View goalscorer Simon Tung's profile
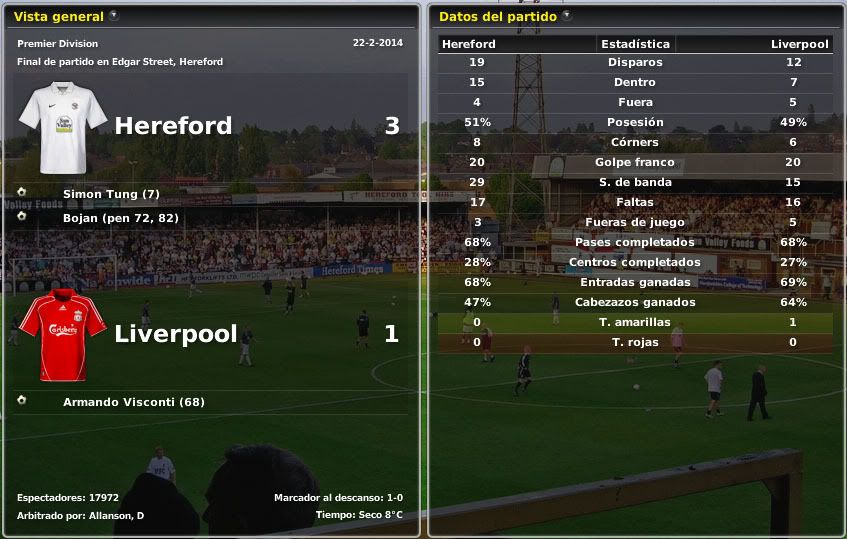 [x=110, y=193]
